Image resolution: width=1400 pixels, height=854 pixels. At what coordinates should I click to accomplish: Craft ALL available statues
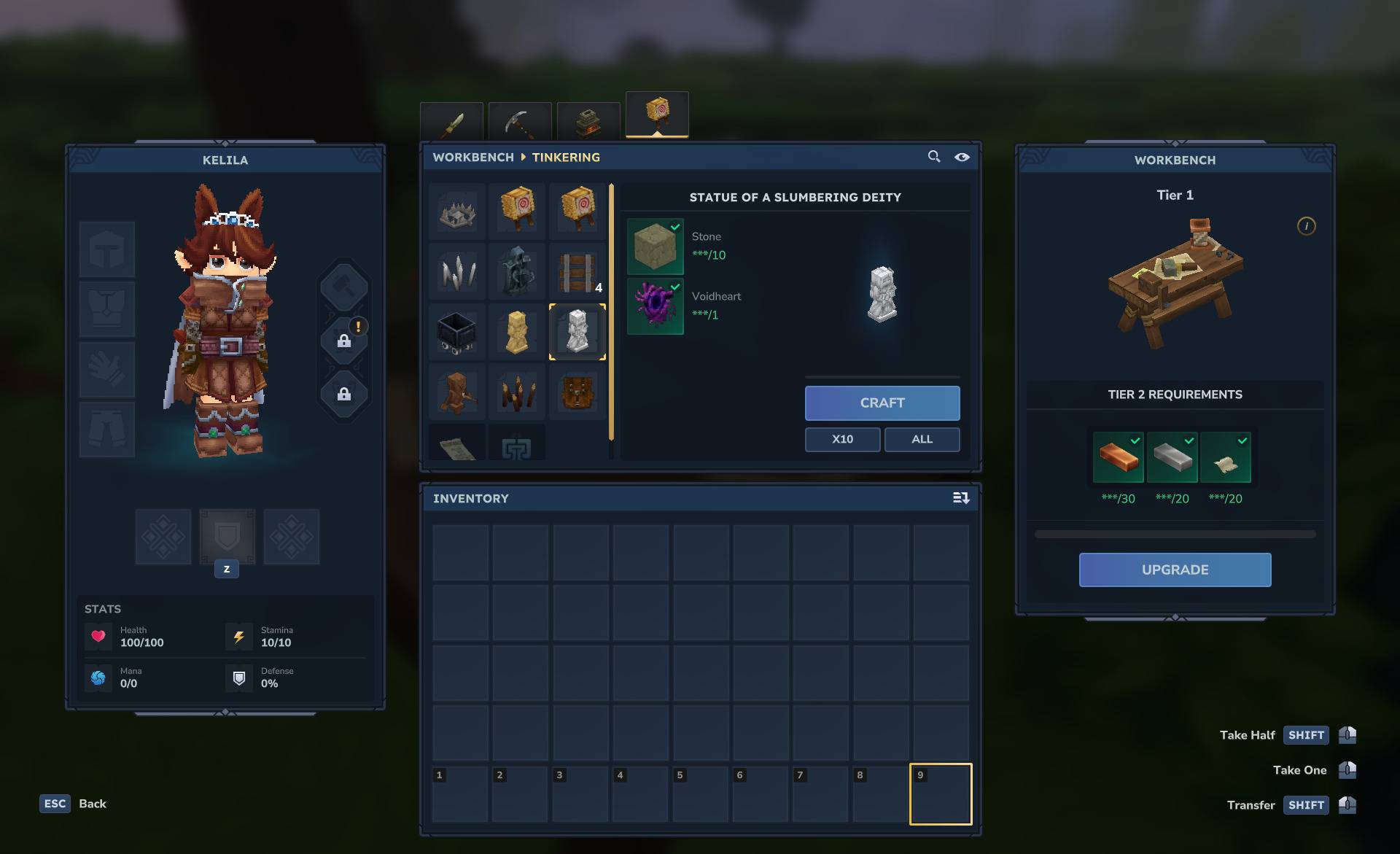(x=922, y=439)
